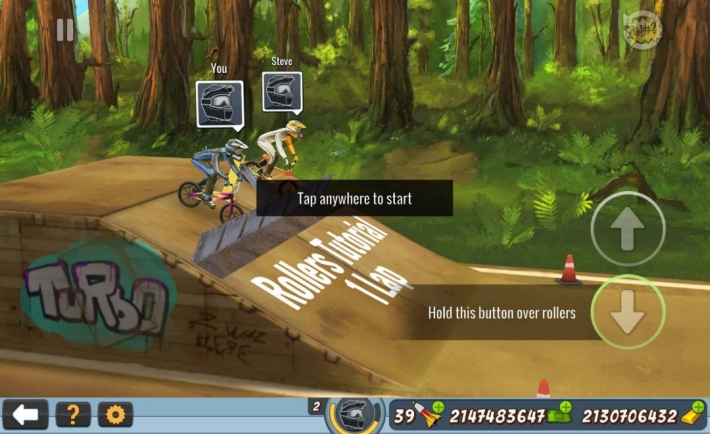The height and width of the screenshot is (434, 710).
Task: Open help with the question mark button
Action: [73, 414]
